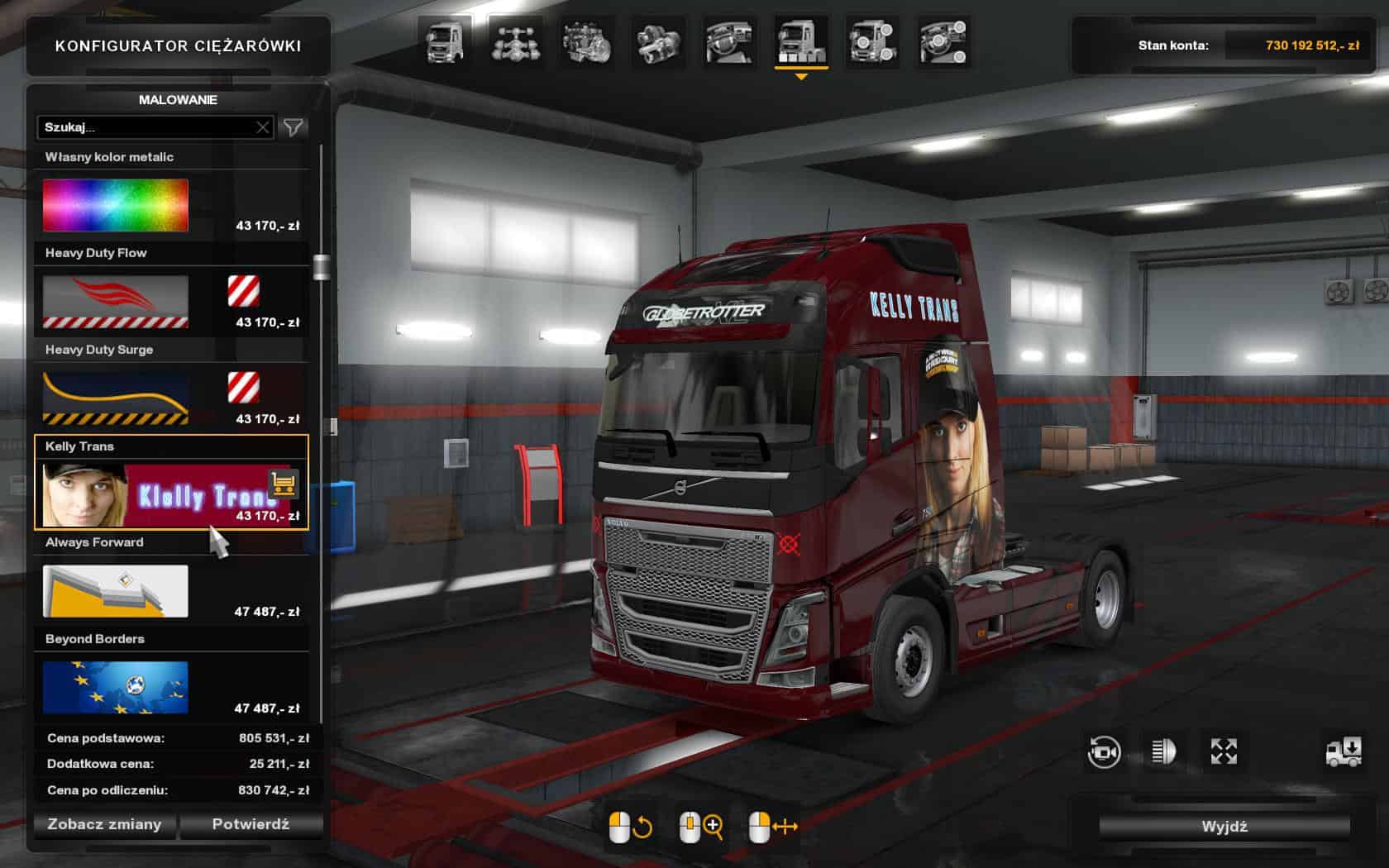This screenshot has width=1389, height=868.
Task: Click the Zobacz zmiany button
Action: click(104, 824)
